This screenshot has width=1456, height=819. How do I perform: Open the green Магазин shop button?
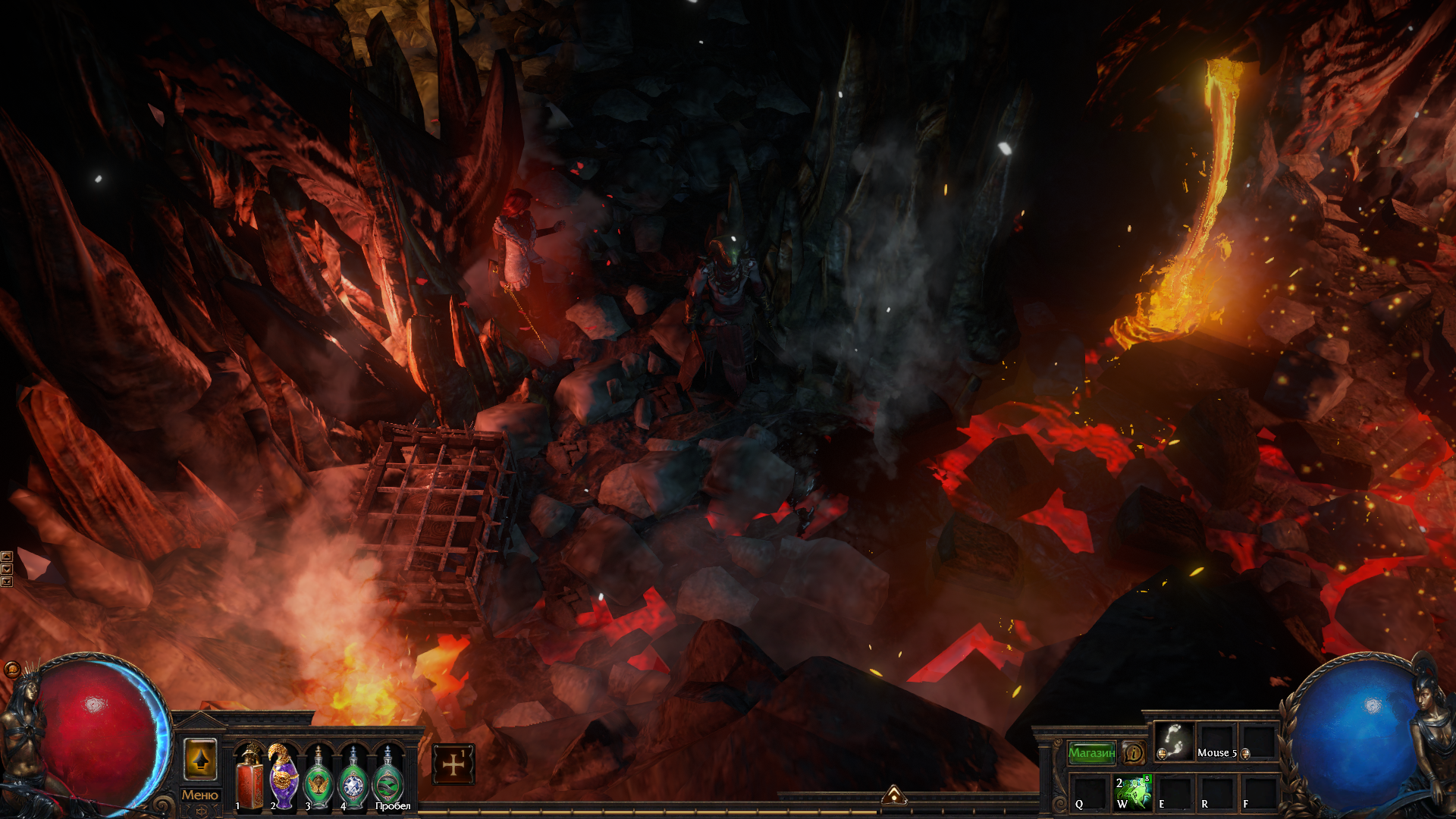(x=1091, y=752)
